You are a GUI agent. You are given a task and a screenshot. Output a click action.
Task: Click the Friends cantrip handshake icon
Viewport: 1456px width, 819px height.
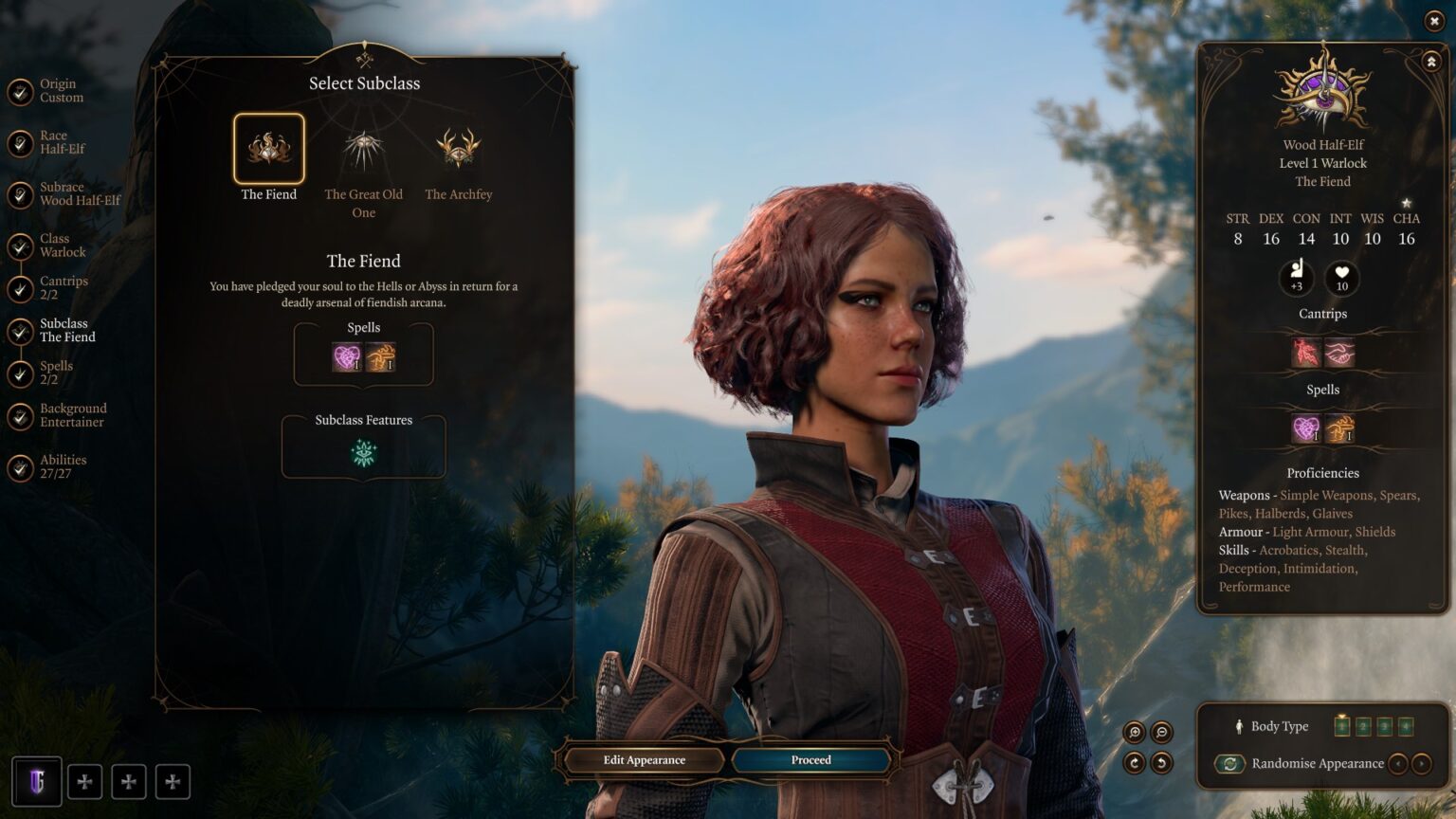click(x=1339, y=352)
